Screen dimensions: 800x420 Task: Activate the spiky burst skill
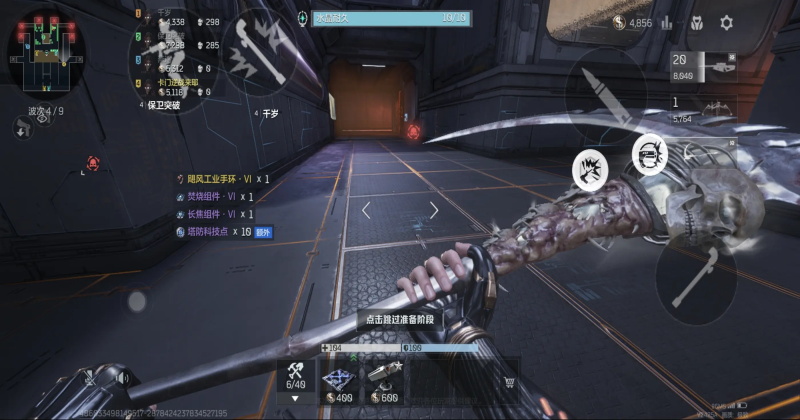click(590, 169)
